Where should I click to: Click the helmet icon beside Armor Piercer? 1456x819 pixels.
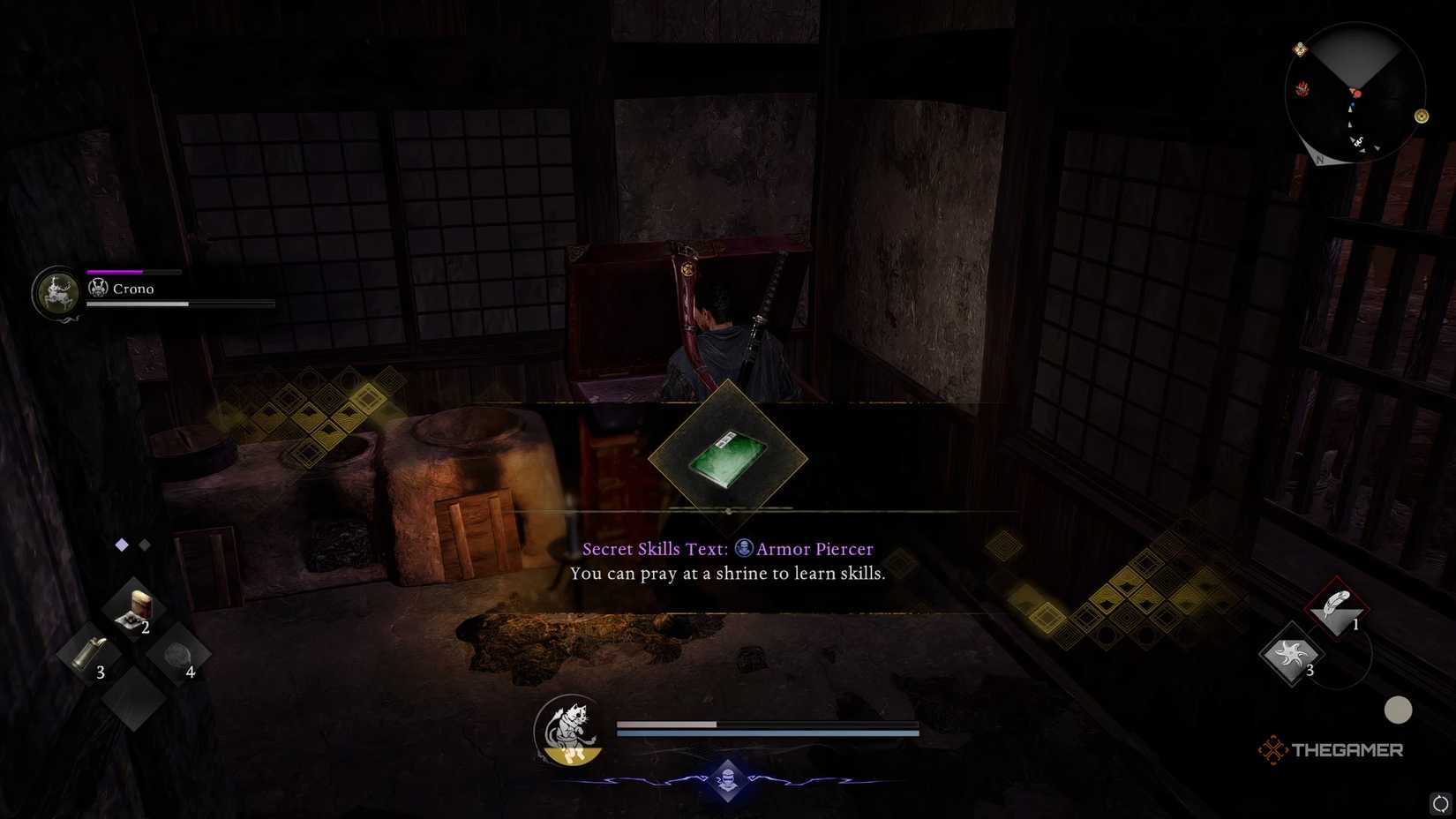(x=744, y=548)
